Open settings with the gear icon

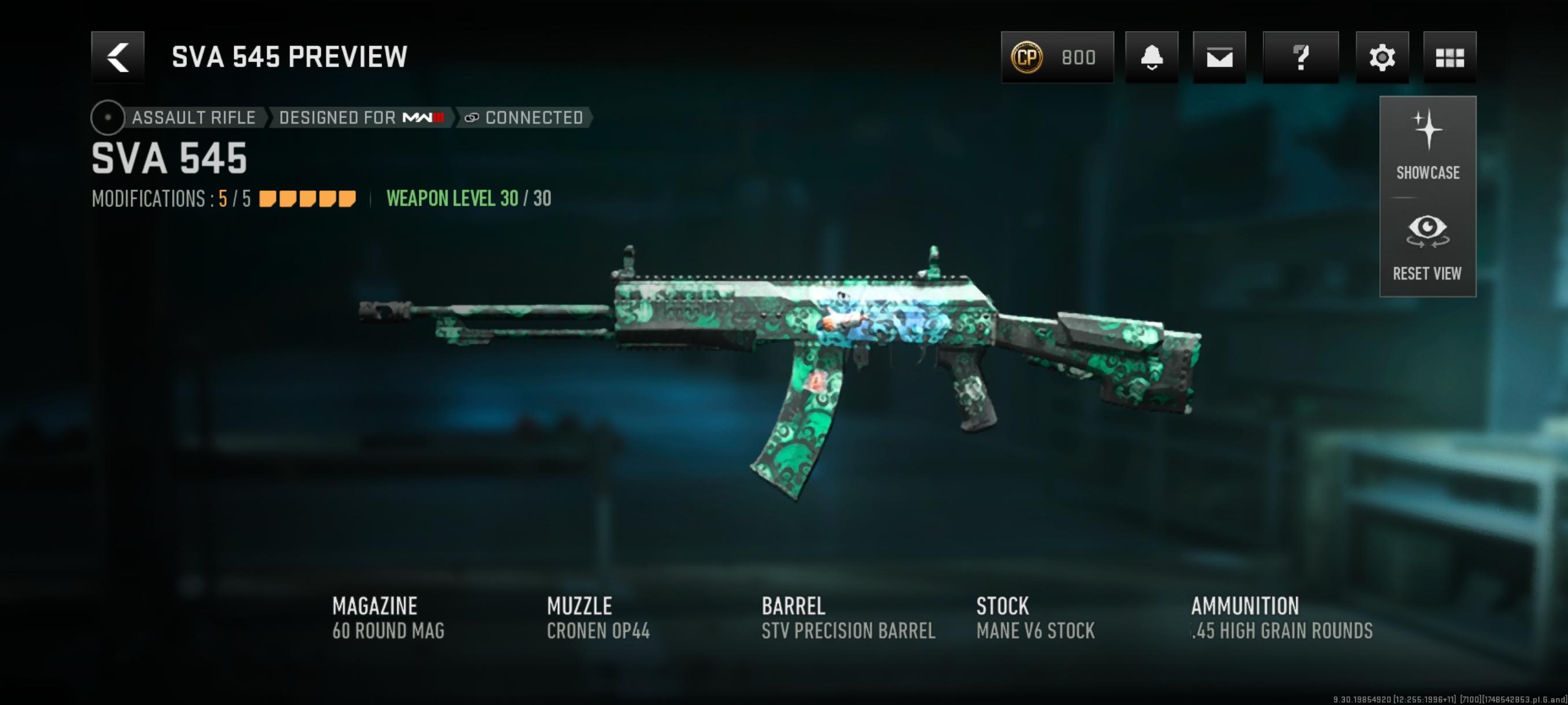(x=1382, y=57)
